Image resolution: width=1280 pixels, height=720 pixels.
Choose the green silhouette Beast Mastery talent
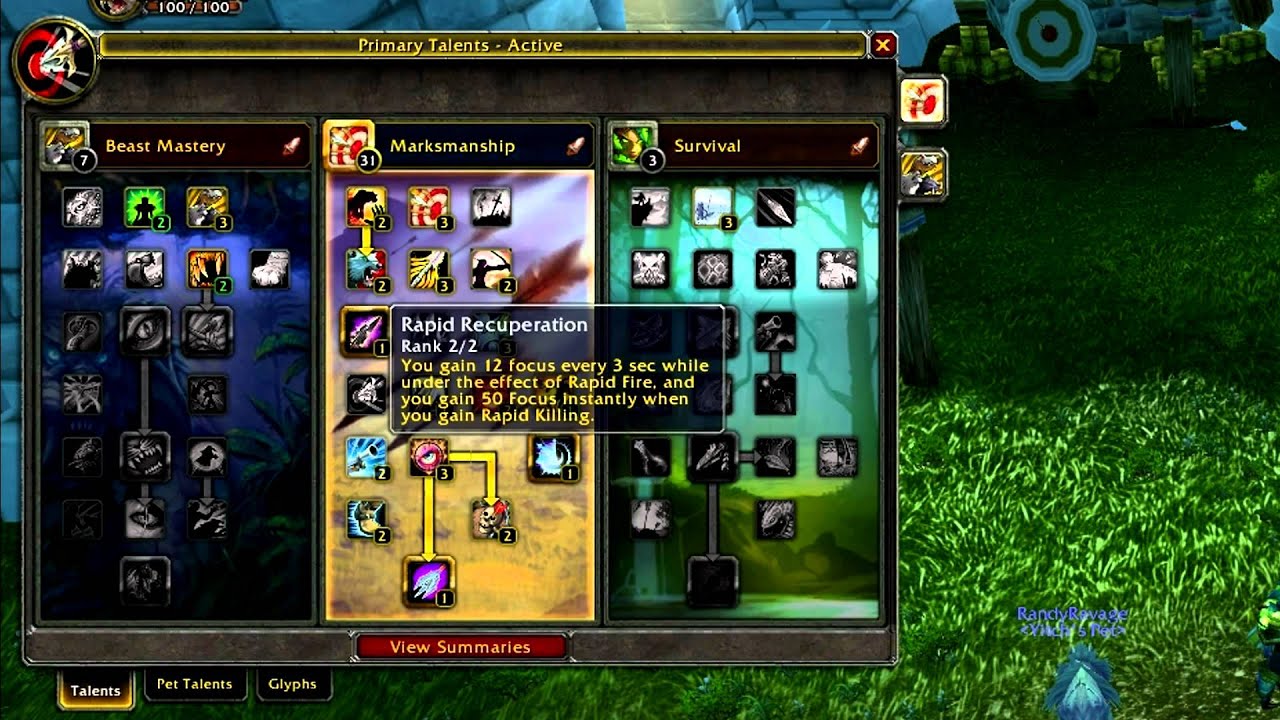[144, 207]
